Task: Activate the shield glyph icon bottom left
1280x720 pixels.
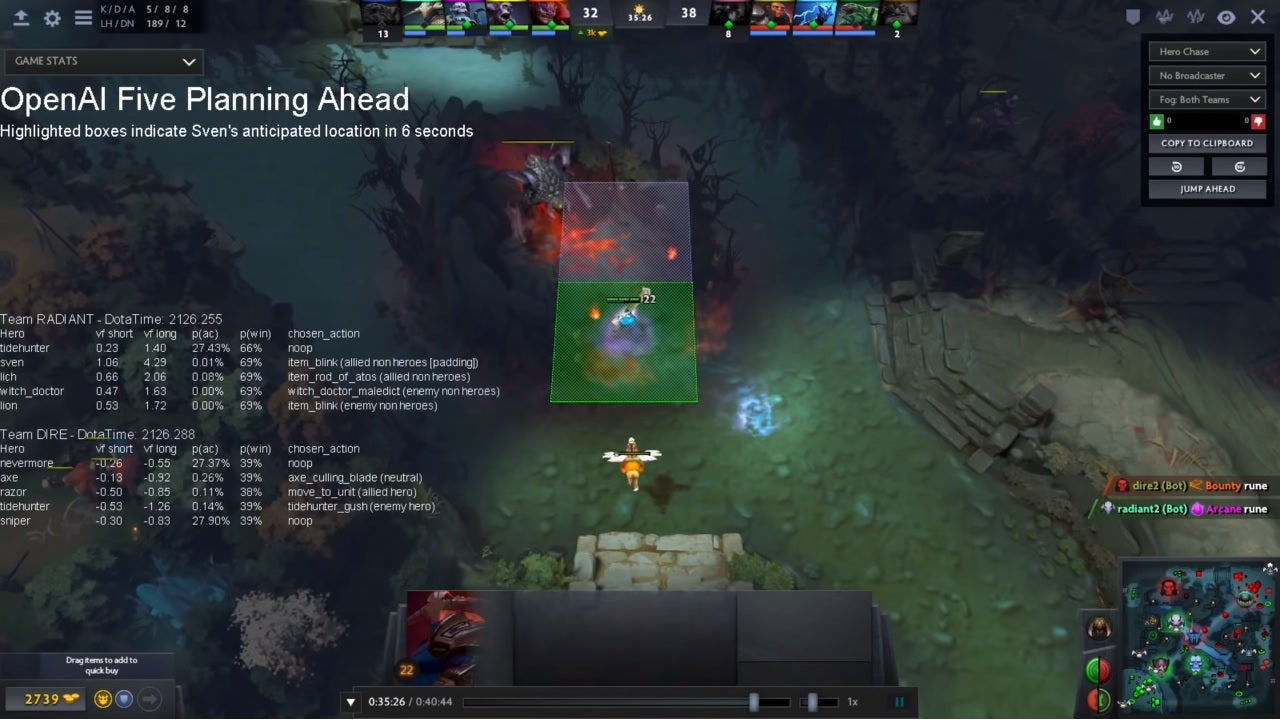Action: pyautogui.click(x=124, y=699)
